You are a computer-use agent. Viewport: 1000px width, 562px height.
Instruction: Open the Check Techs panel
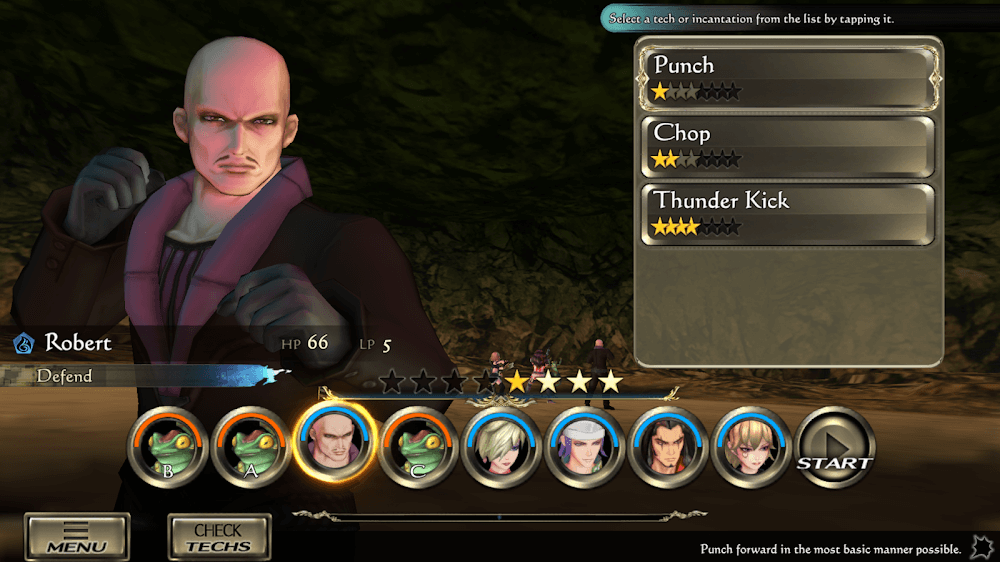[218, 537]
